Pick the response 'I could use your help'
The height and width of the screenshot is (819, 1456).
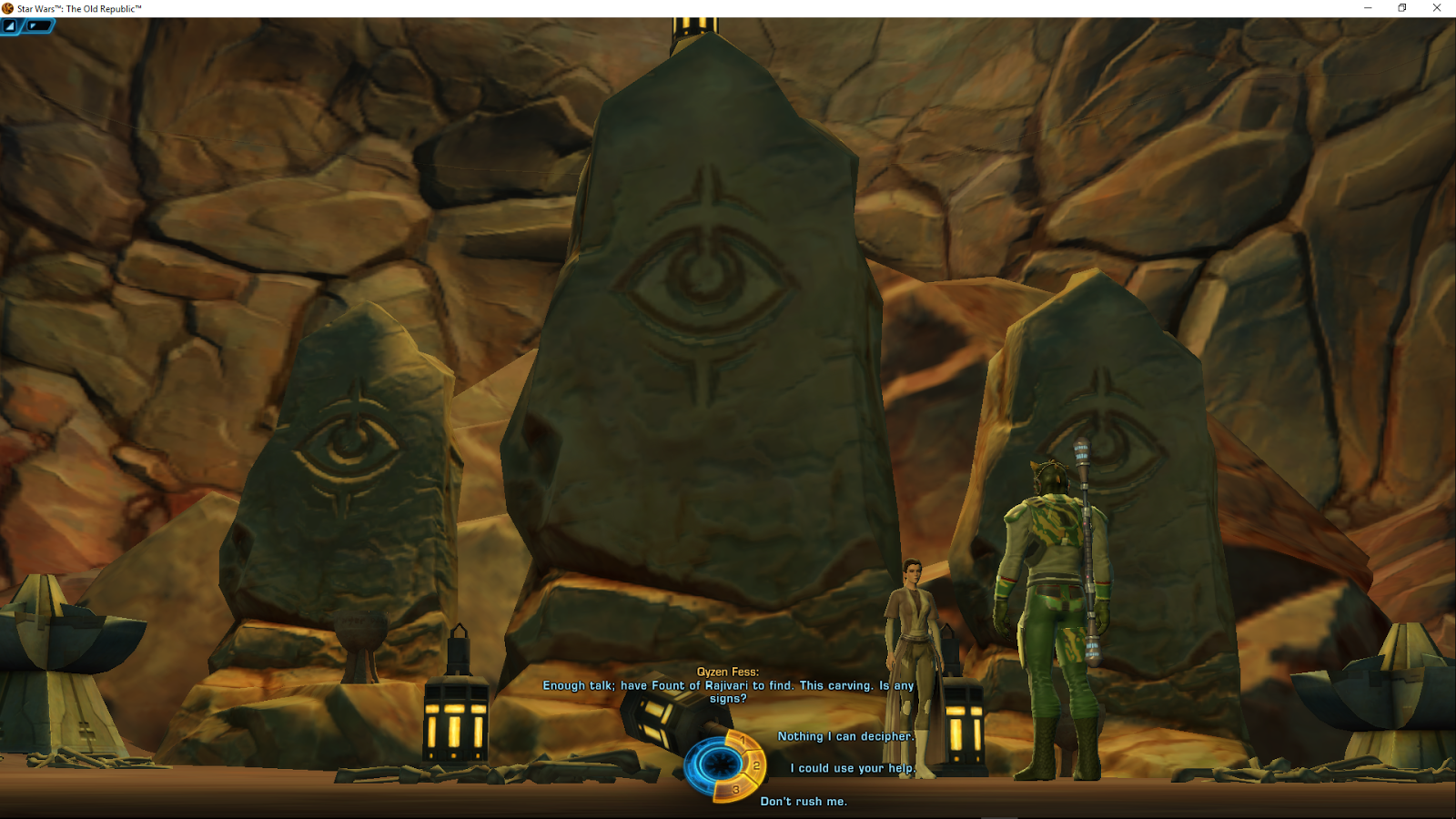click(852, 768)
